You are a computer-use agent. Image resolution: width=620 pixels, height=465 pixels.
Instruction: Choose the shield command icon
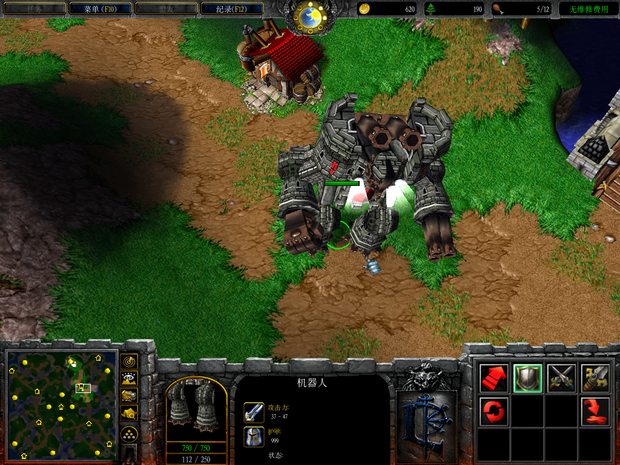(x=528, y=378)
